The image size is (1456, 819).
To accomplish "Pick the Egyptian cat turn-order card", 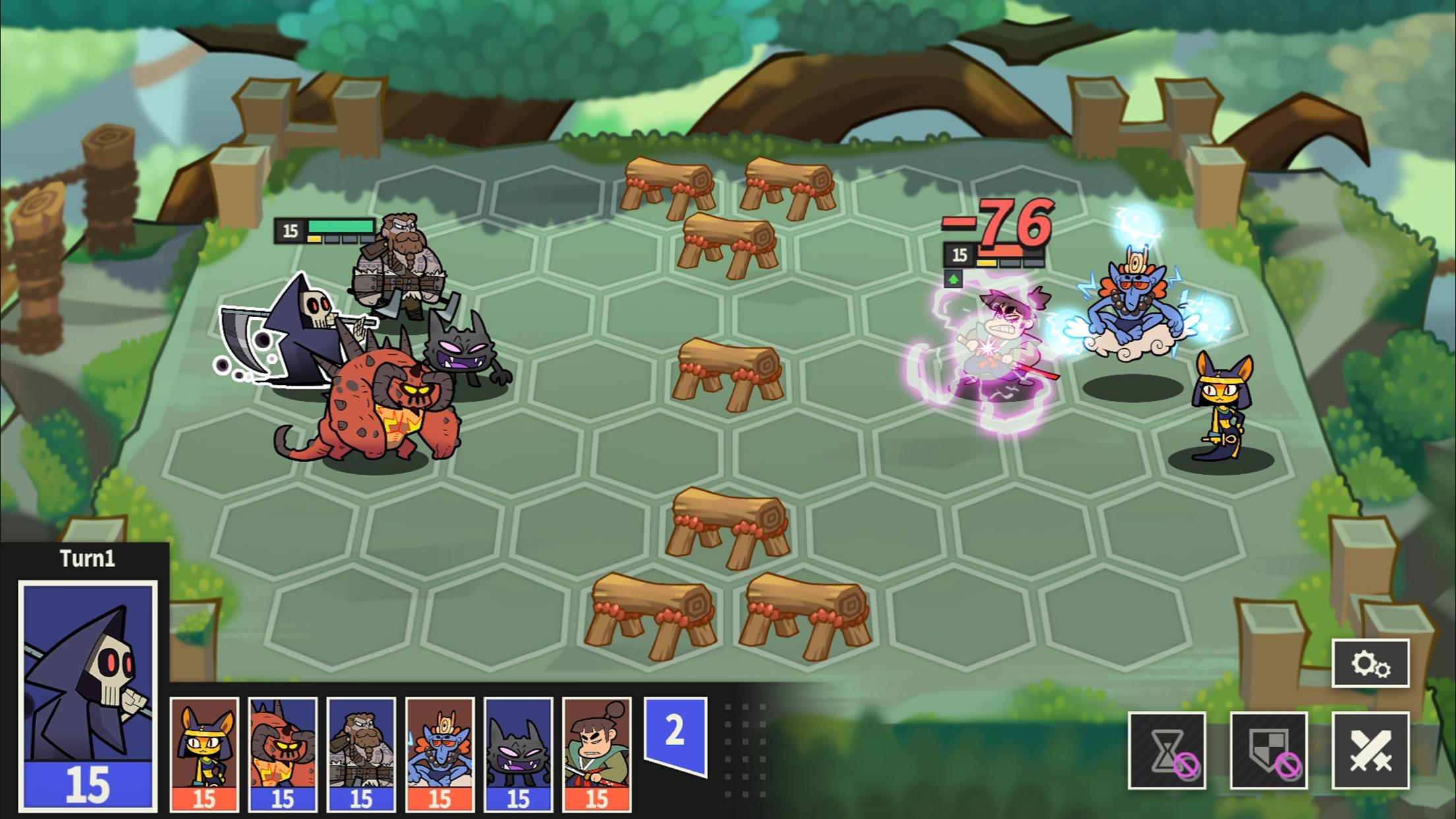I will pos(204,754).
